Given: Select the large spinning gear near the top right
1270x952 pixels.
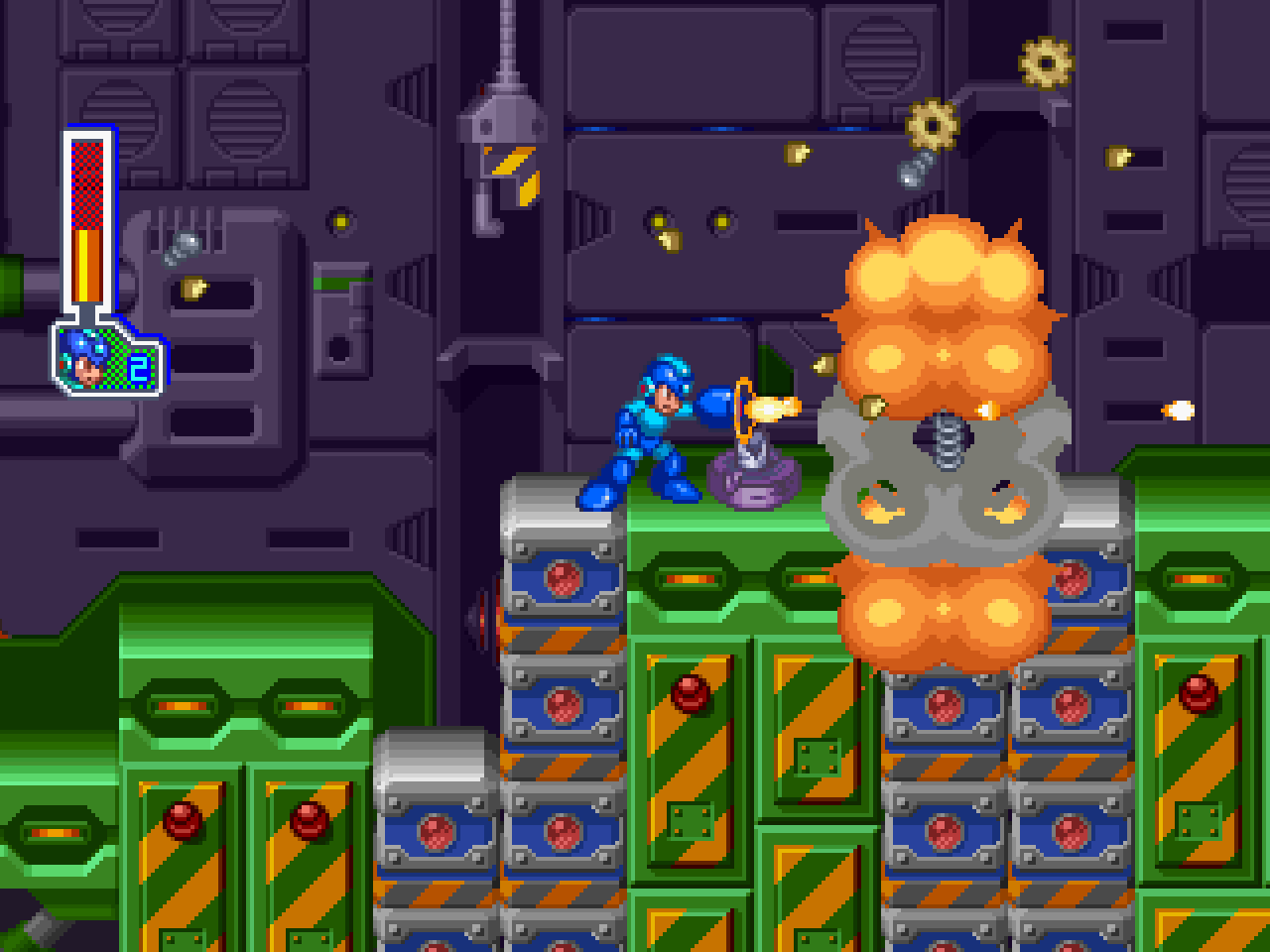Looking at the screenshot, I should point(934,127).
